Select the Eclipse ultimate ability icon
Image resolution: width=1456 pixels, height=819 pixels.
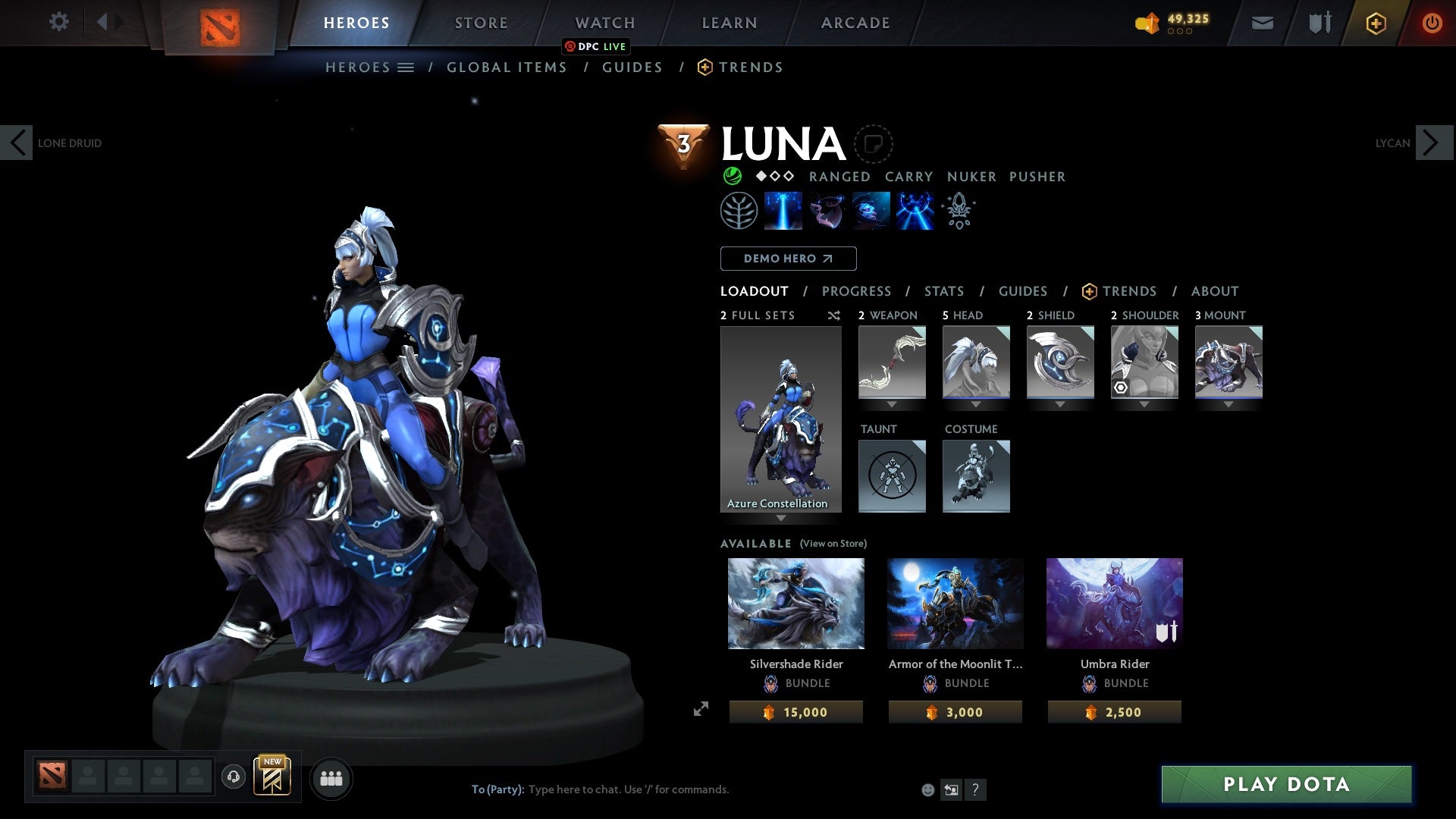coord(914,211)
